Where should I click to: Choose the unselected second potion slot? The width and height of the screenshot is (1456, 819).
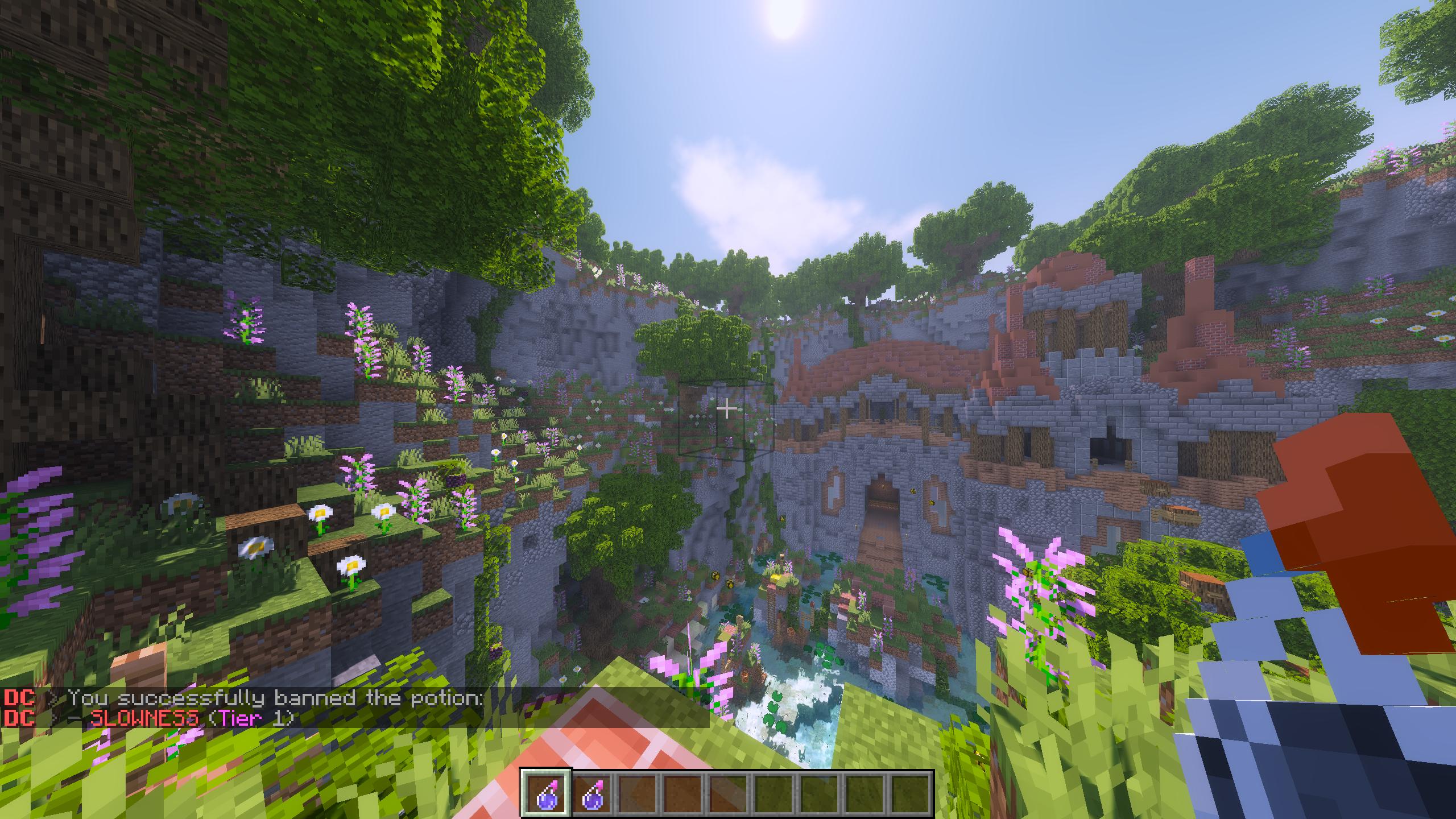591,793
